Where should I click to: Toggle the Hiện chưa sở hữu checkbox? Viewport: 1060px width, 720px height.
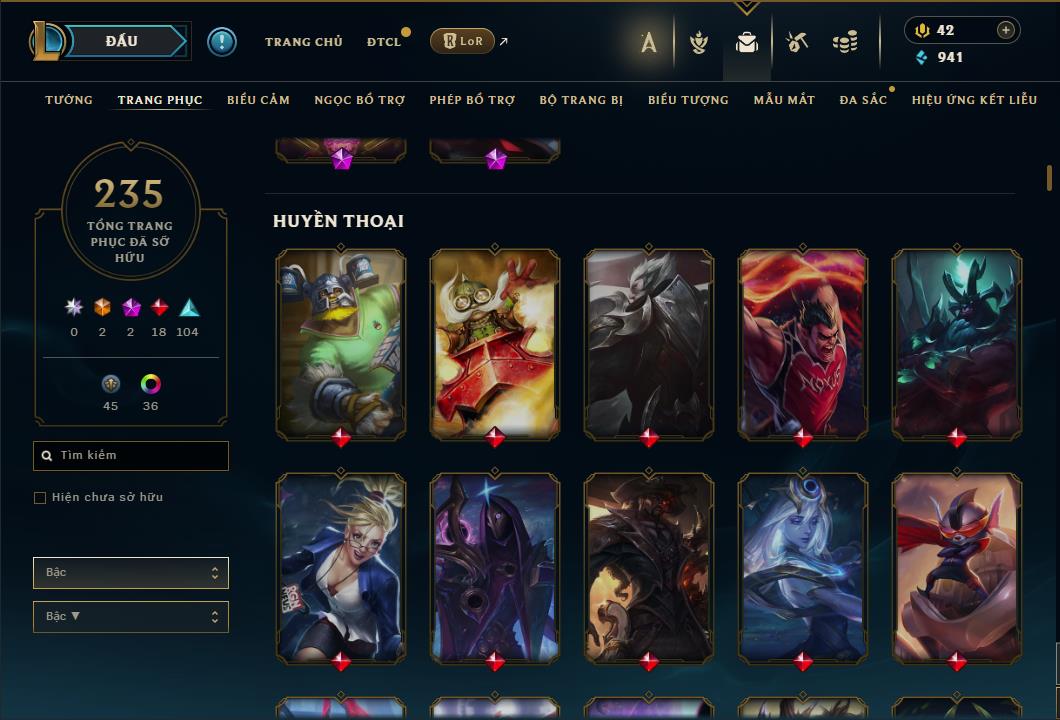40,498
